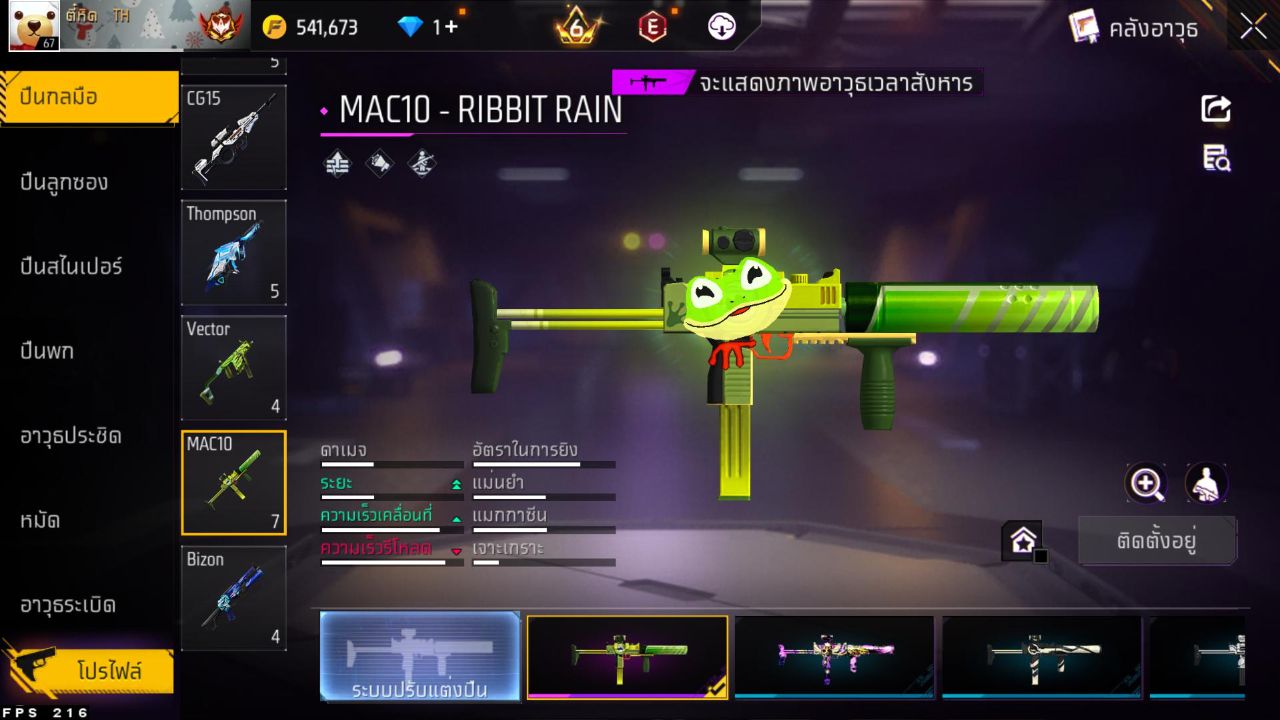
Task: Show the character holding the weapon preview
Action: (x=1206, y=484)
